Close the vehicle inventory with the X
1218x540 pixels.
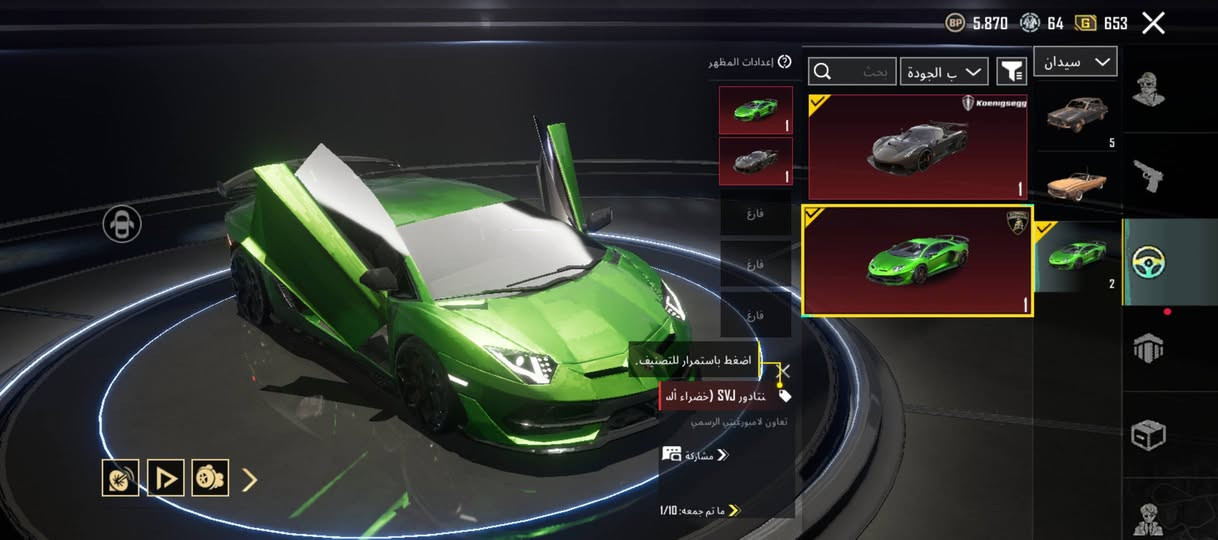coord(1153,23)
